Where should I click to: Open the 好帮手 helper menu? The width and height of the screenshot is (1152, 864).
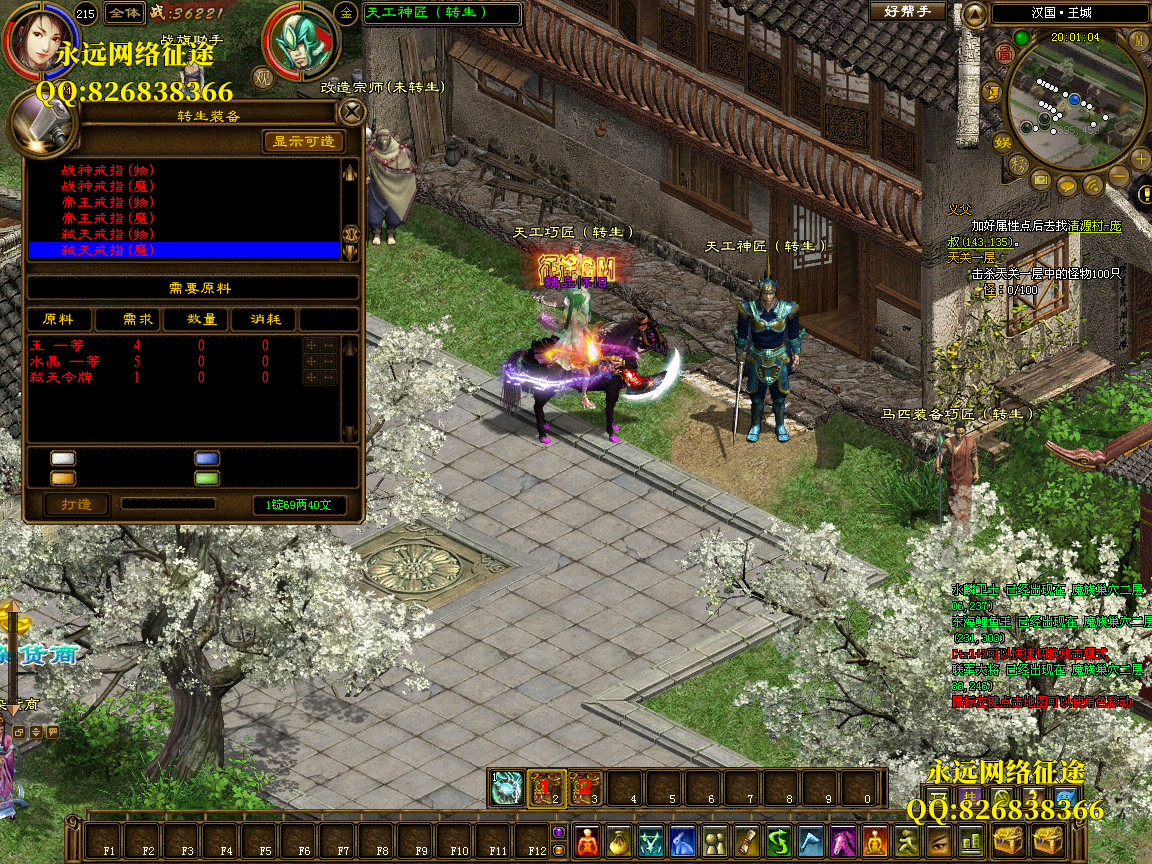(x=907, y=12)
